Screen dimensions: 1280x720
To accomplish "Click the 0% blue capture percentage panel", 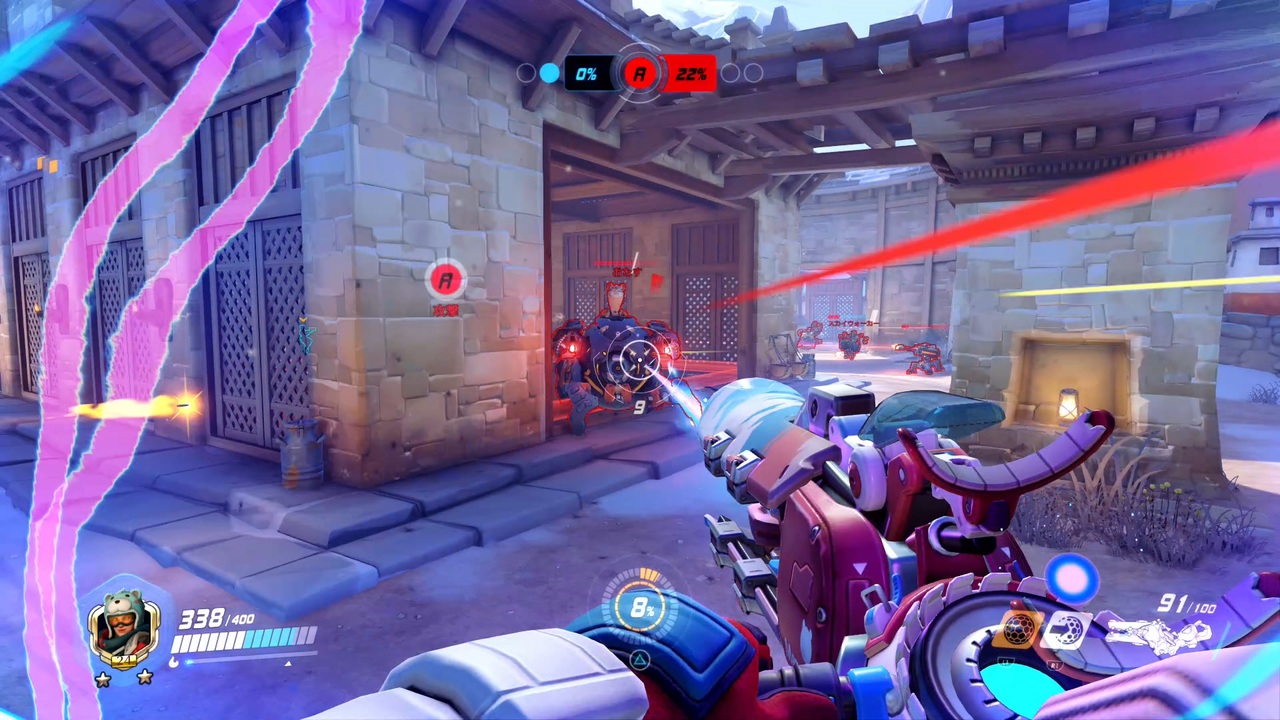I will (587, 72).
